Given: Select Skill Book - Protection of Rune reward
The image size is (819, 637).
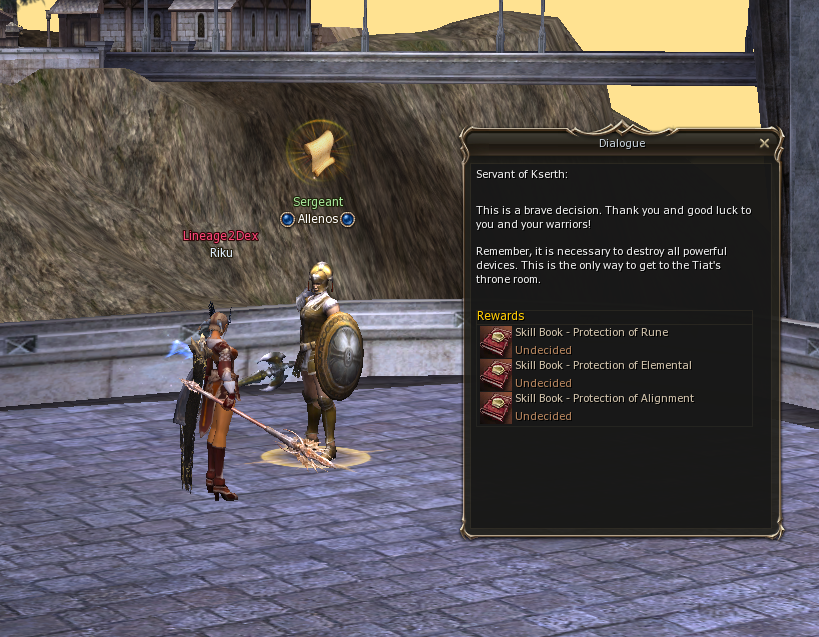Looking at the screenshot, I should pos(495,341).
